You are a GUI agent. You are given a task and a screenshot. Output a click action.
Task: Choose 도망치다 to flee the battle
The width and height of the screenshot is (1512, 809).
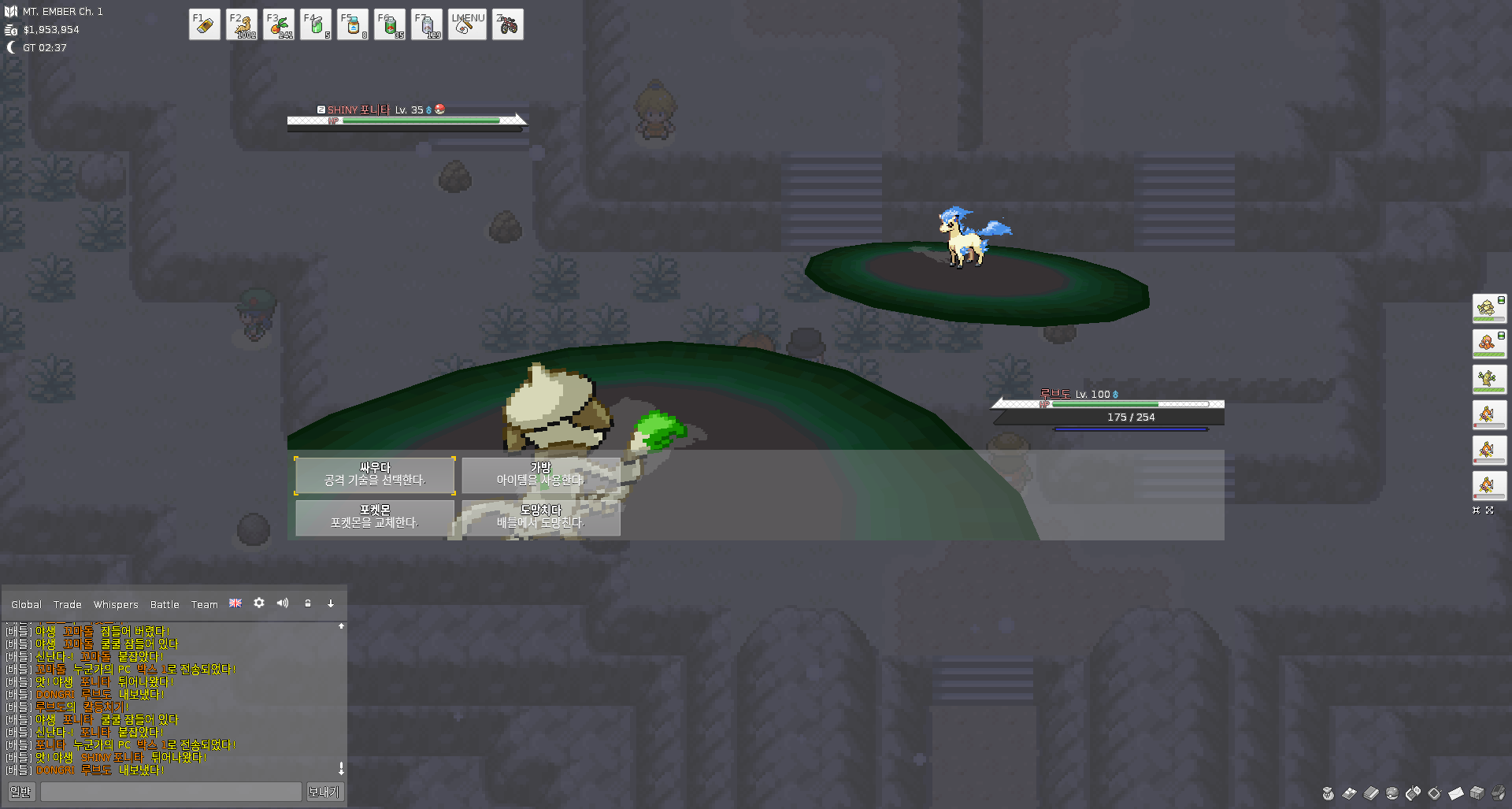click(x=540, y=518)
